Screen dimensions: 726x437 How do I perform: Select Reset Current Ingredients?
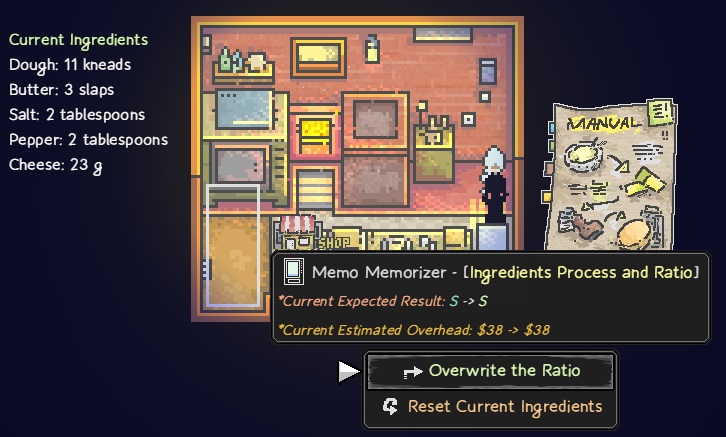point(490,406)
